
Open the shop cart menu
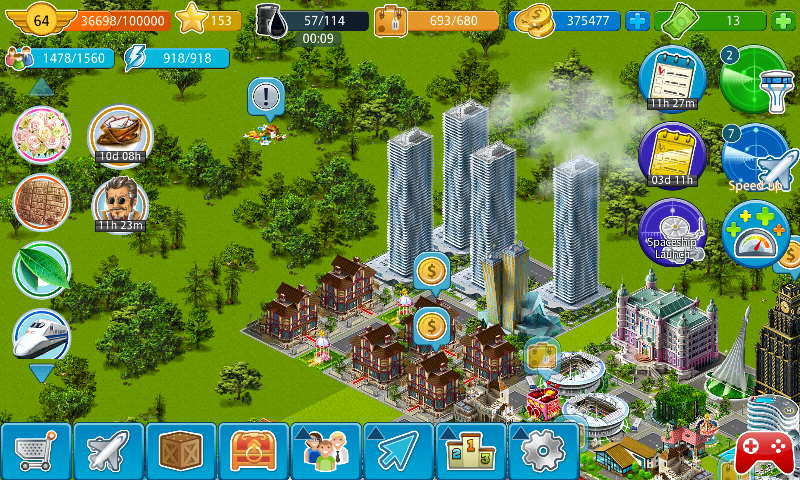click(x=36, y=452)
